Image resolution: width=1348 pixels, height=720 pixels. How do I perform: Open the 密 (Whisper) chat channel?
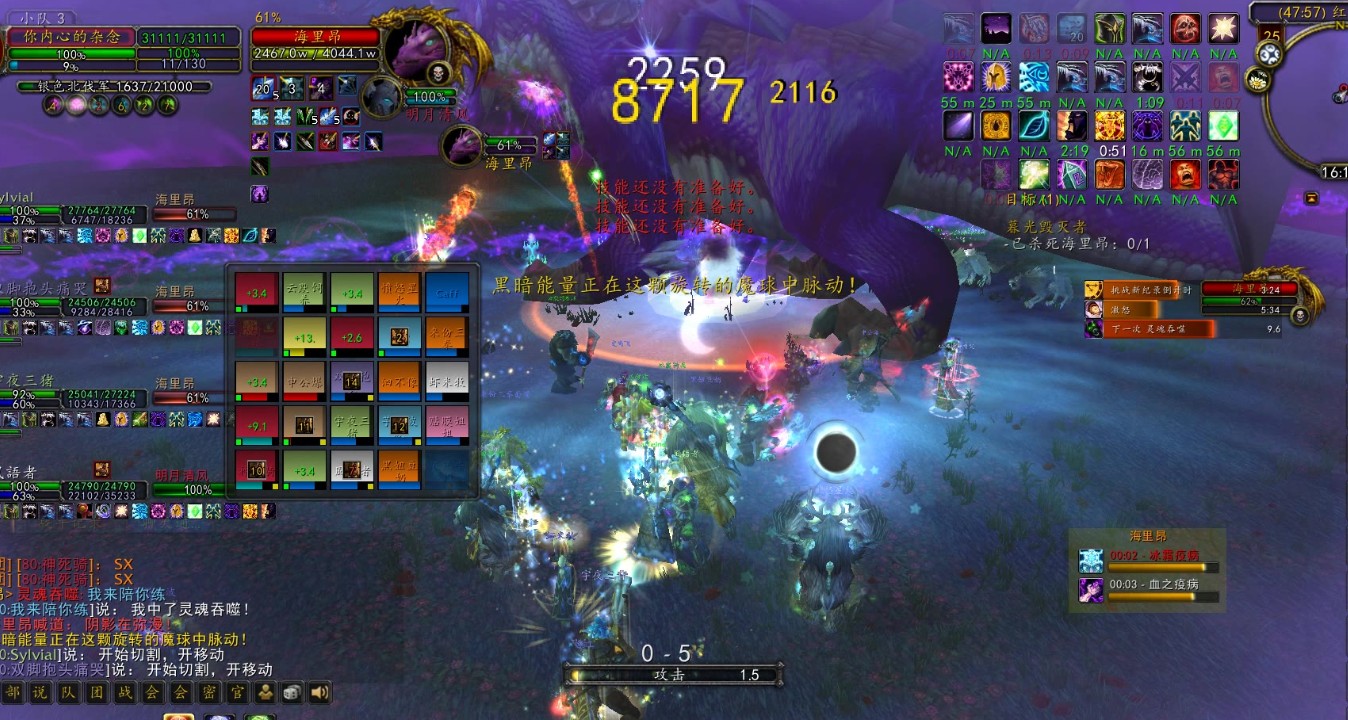(208, 692)
